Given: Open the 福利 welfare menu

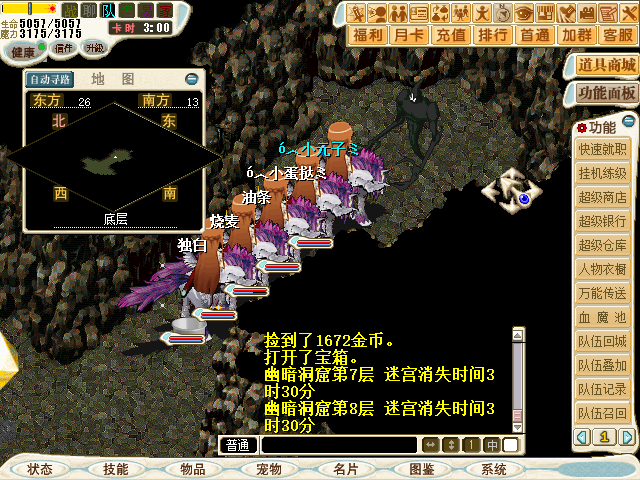Looking at the screenshot, I should [369, 35].
